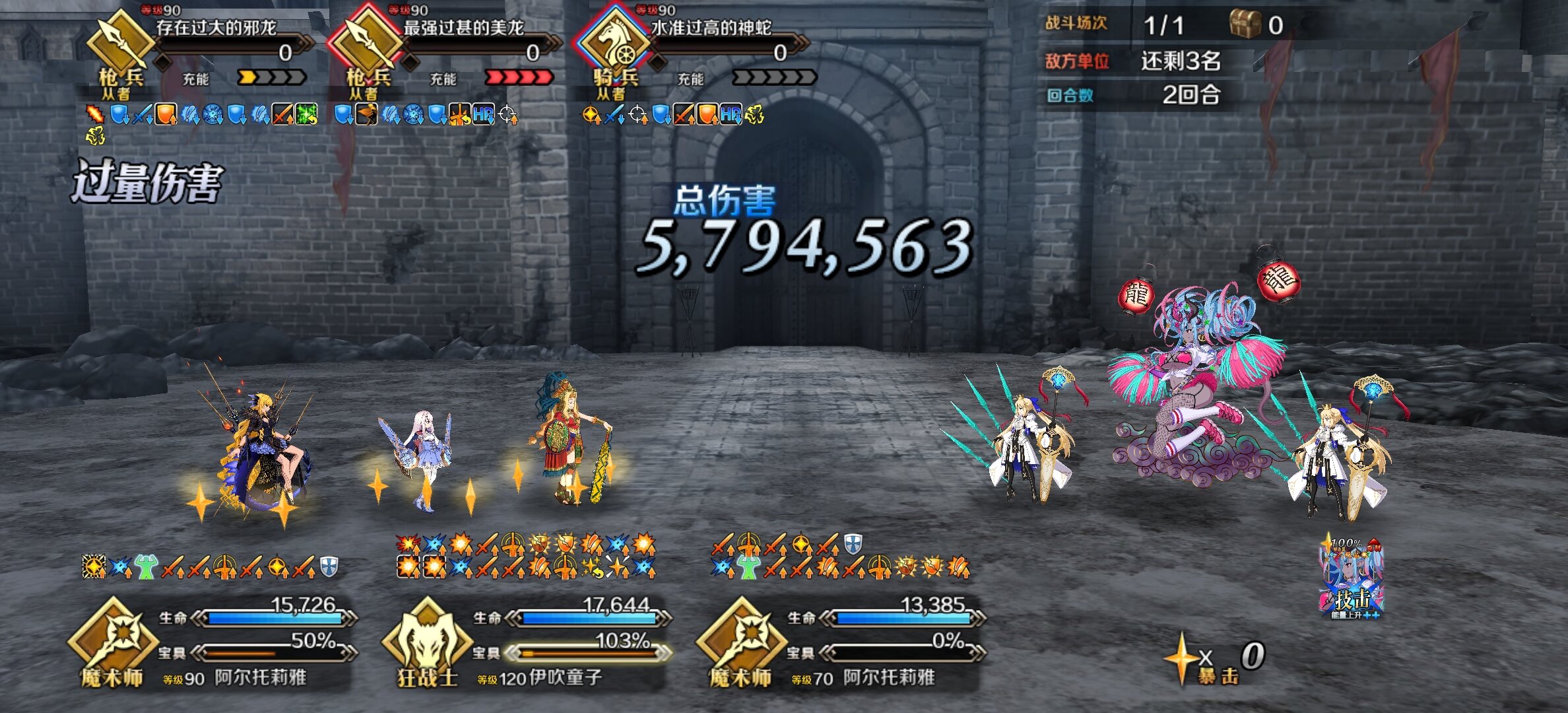This screenshot has height=713, width=1568.
Task: Select the 技击 command card thumbnail
Action: [x=1352, y=579]
